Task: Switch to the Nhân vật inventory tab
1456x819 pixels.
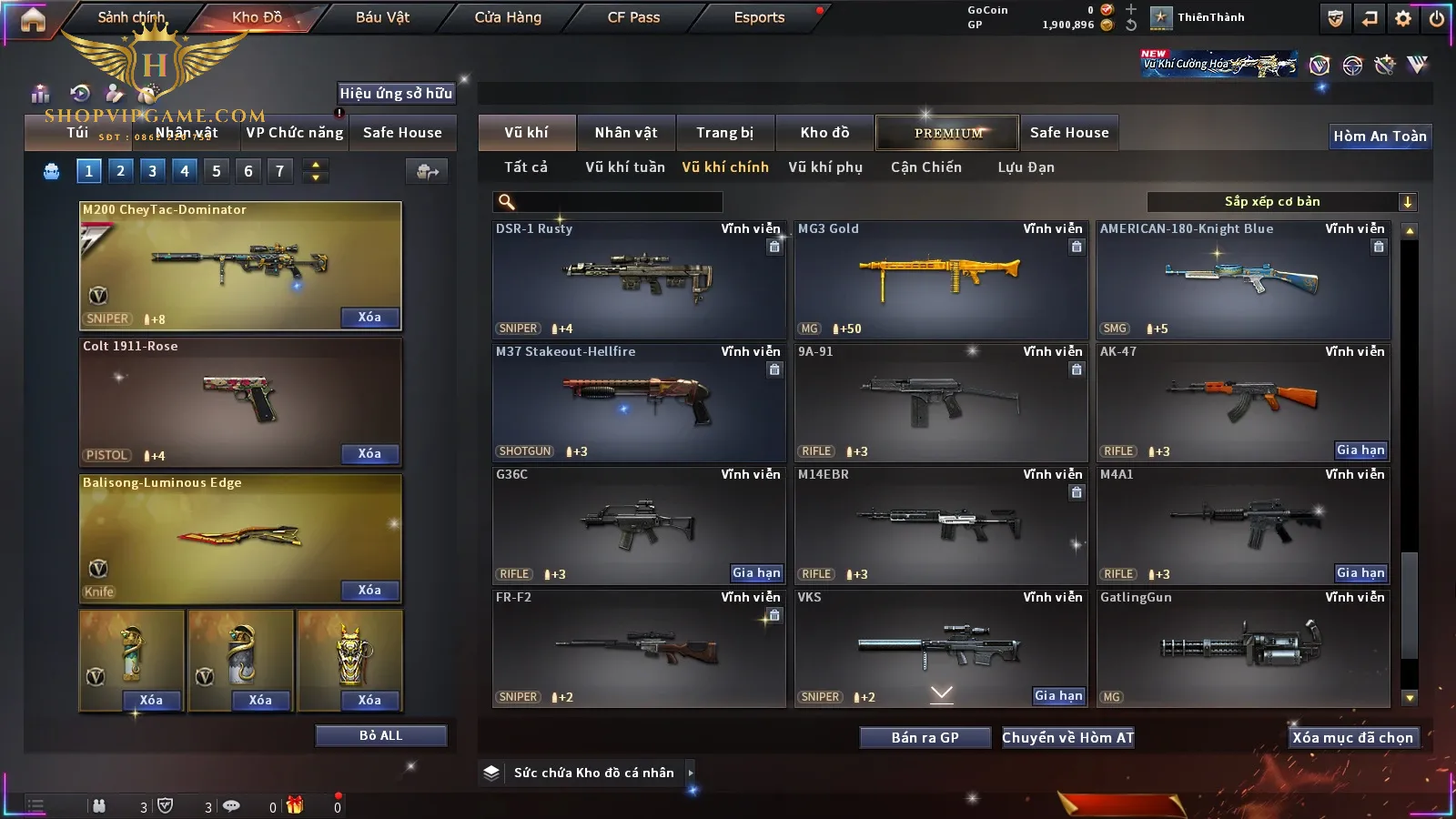Action: click(625, 133)
